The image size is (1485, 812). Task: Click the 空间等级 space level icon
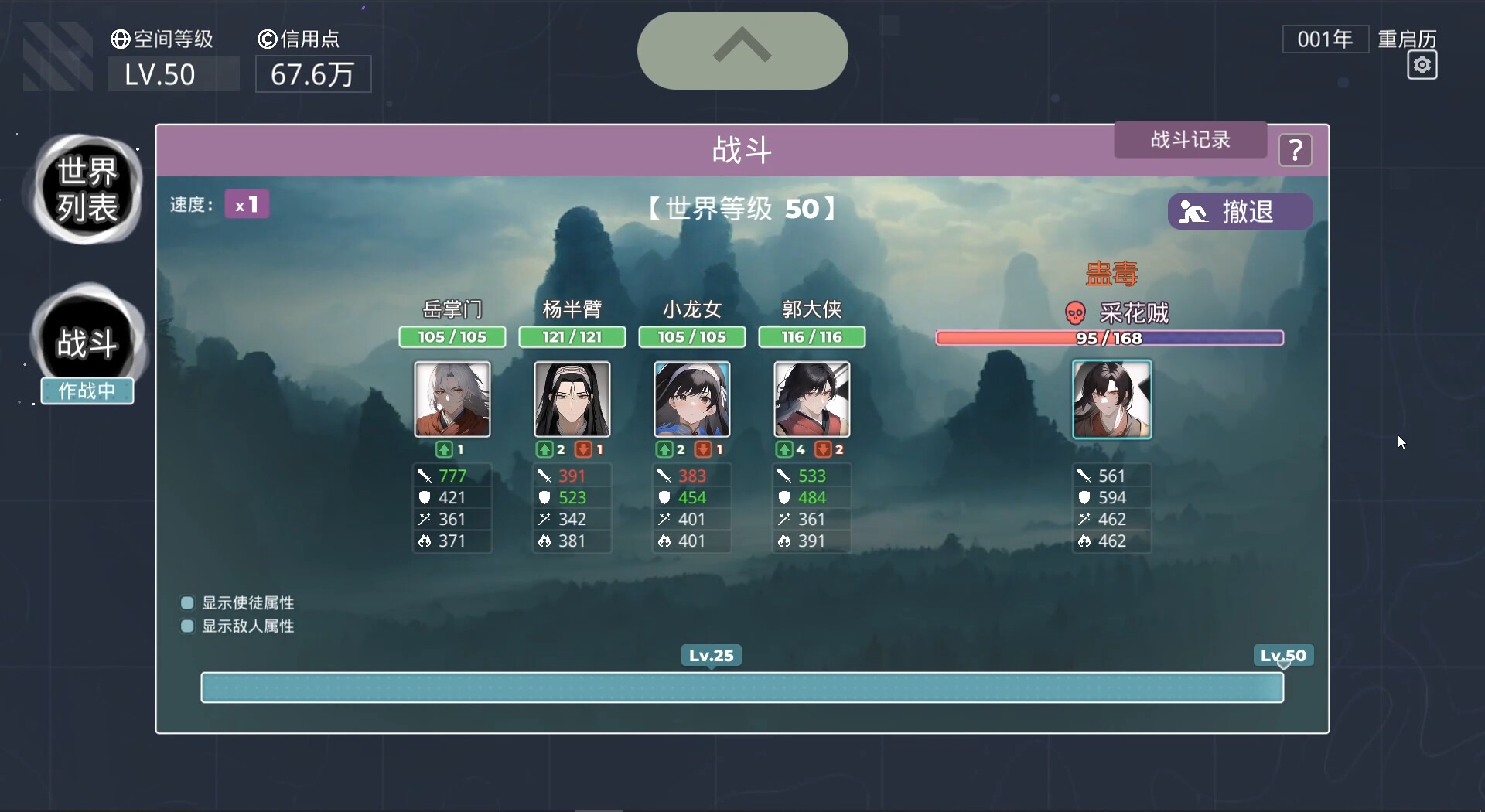pos(120,38)
